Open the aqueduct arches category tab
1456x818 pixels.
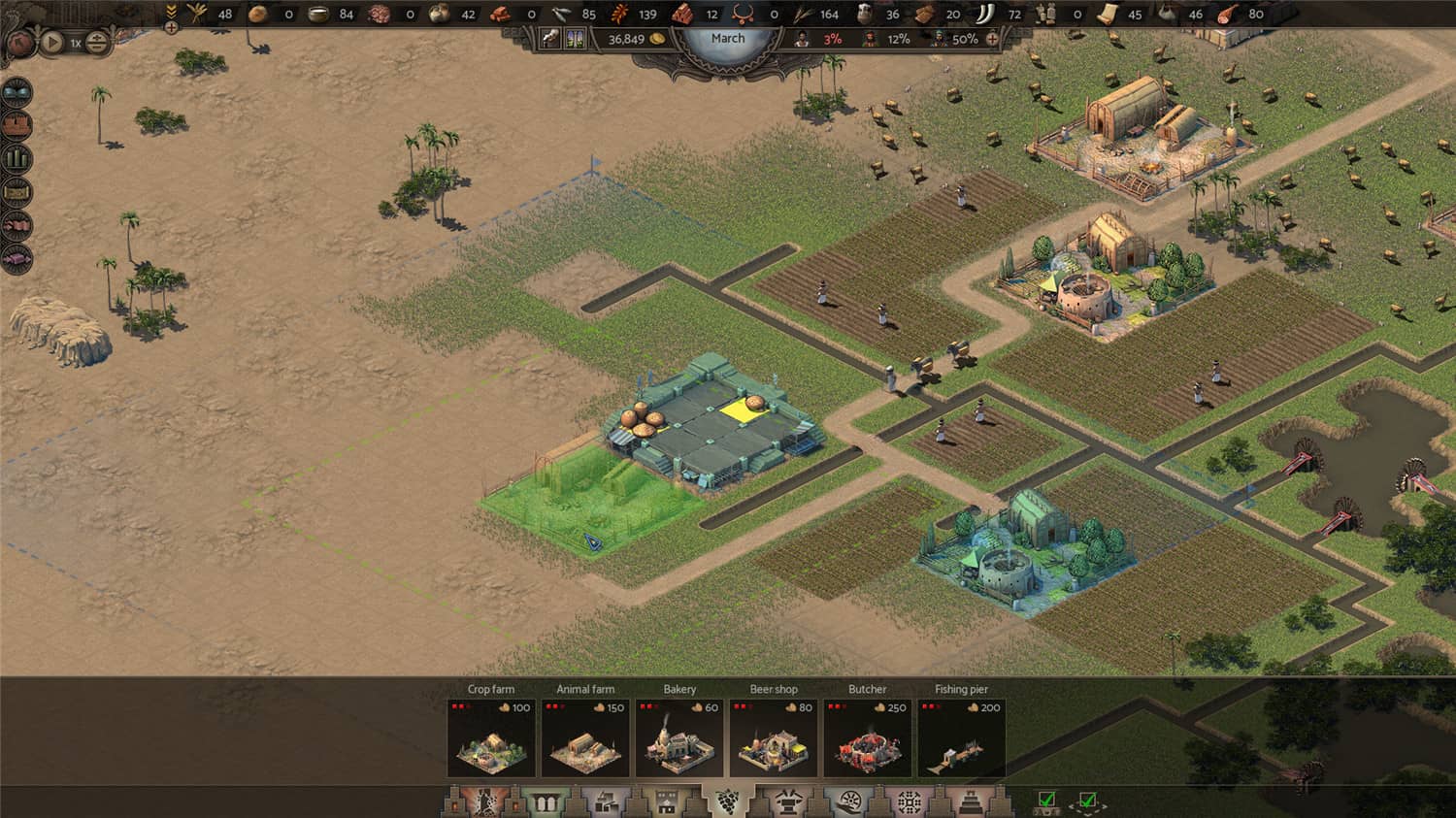tap(544, 802)
